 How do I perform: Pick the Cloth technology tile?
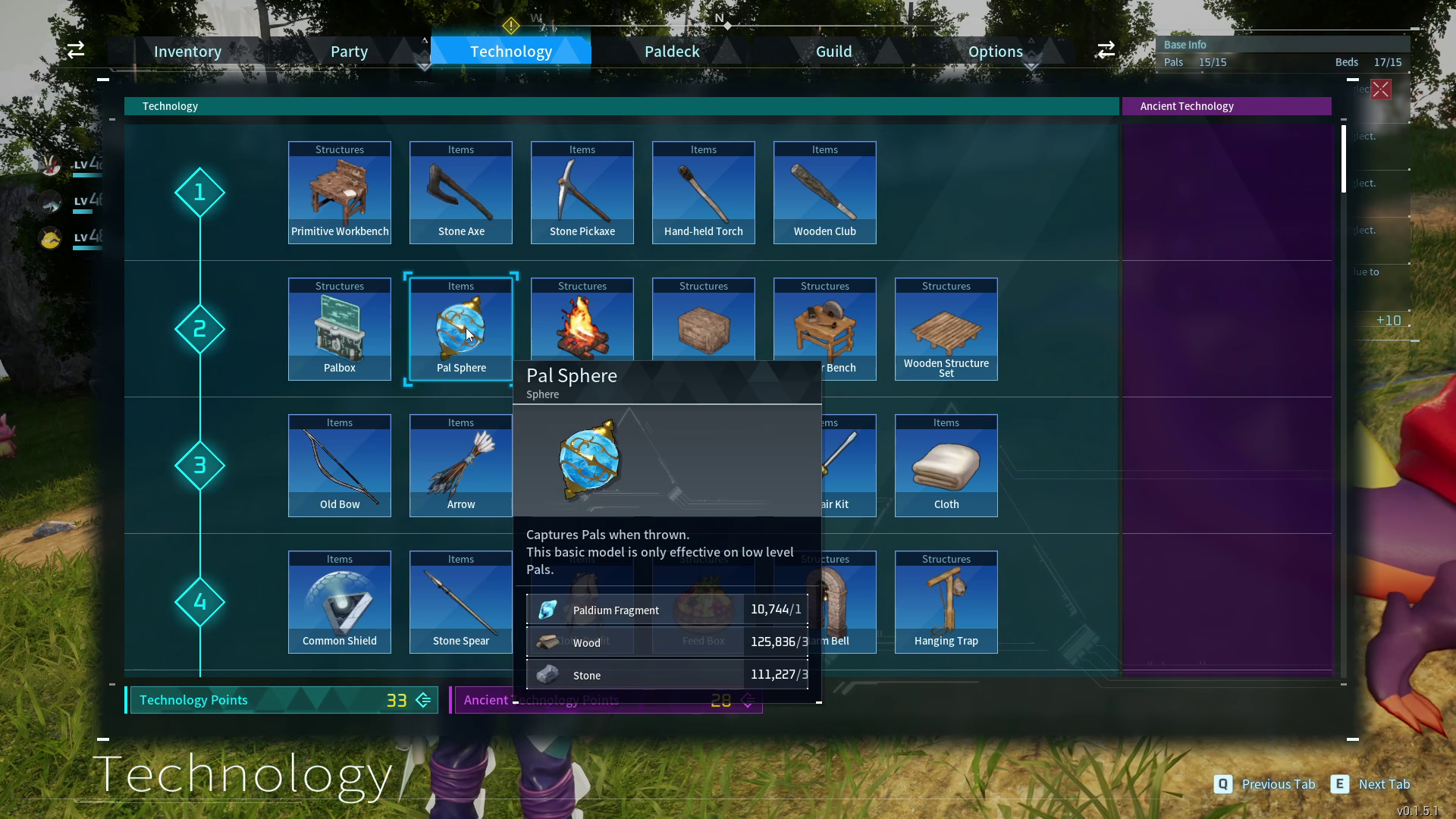click(946, 466)
